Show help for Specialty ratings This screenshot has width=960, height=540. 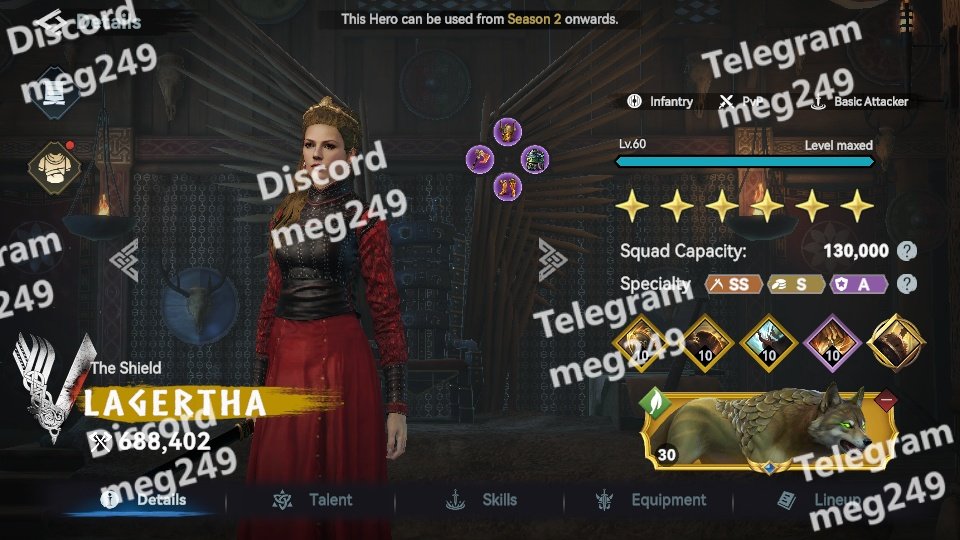coord(906,284)
